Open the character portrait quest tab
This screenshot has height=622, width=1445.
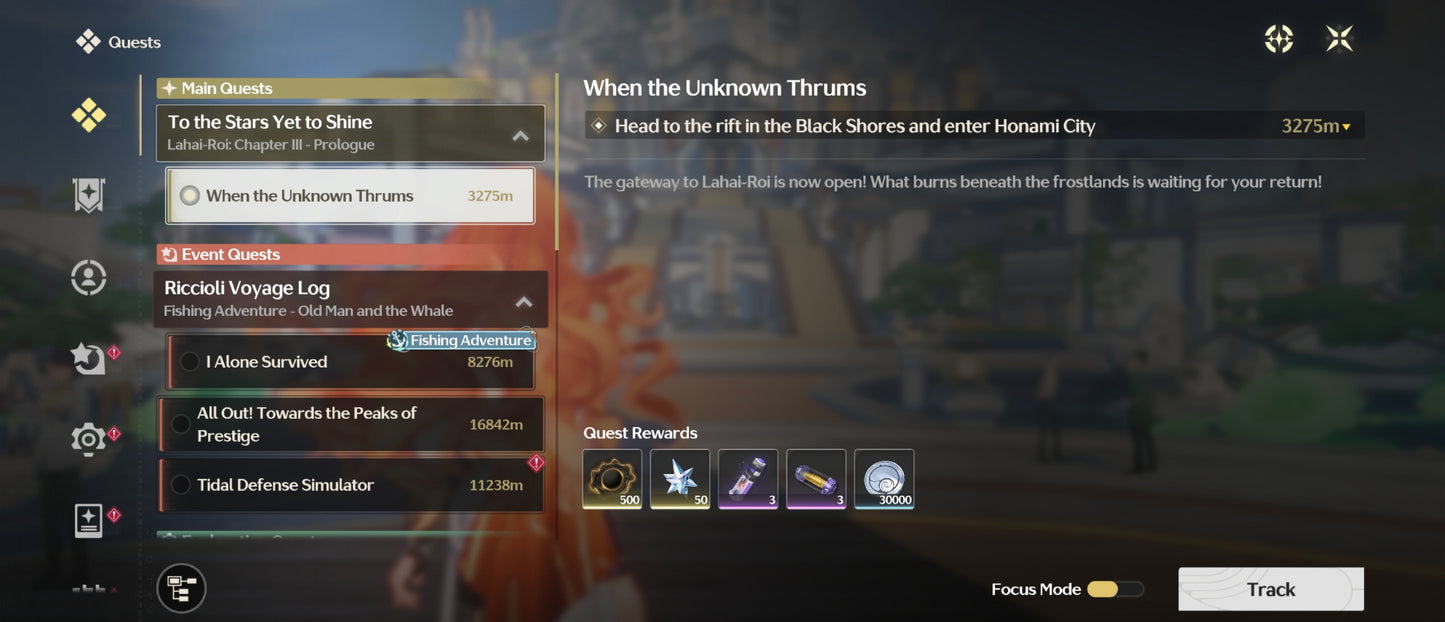(x=89, y=277)
